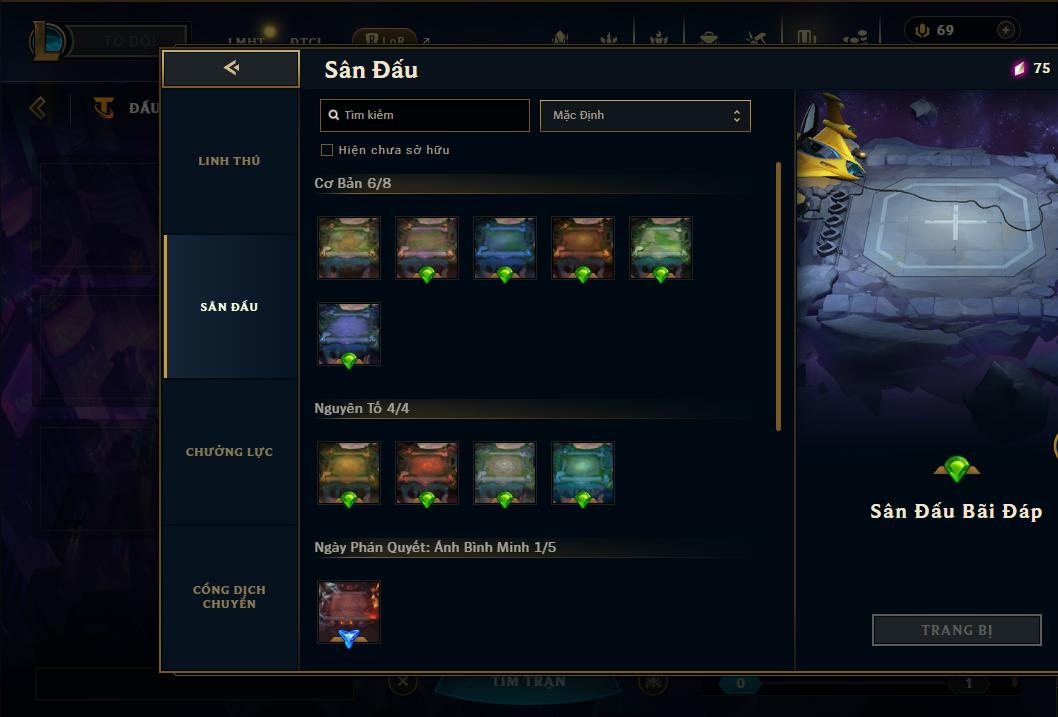
Task: Open the Mặc Định sort dropdown
Action: click(x=645, y=115)
